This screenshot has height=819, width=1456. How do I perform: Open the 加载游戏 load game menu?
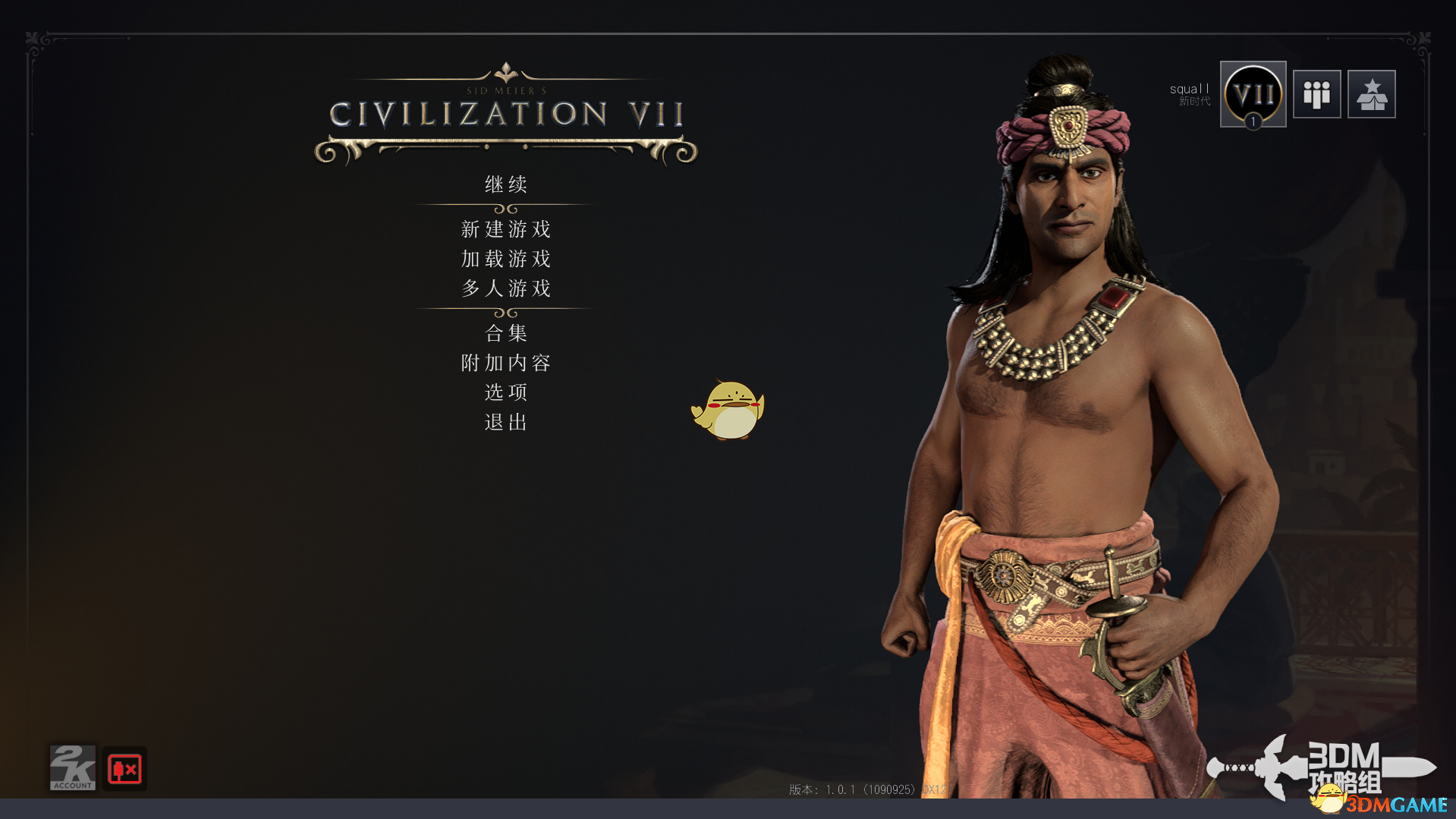coord(505,259)
